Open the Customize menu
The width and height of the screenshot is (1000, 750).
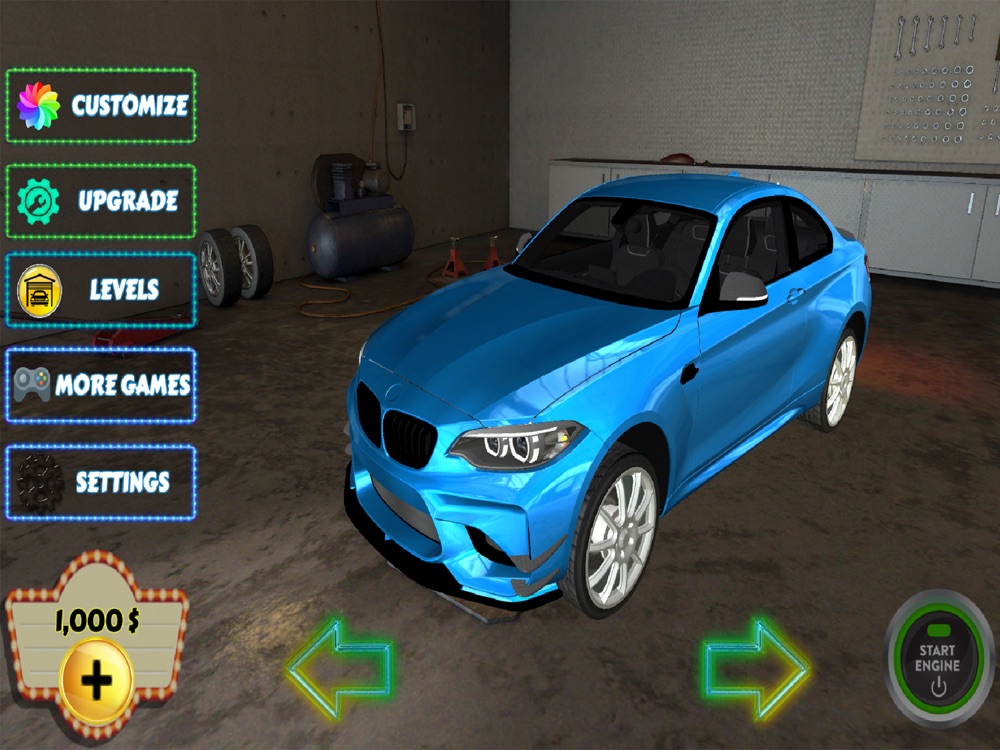[101, 105]
